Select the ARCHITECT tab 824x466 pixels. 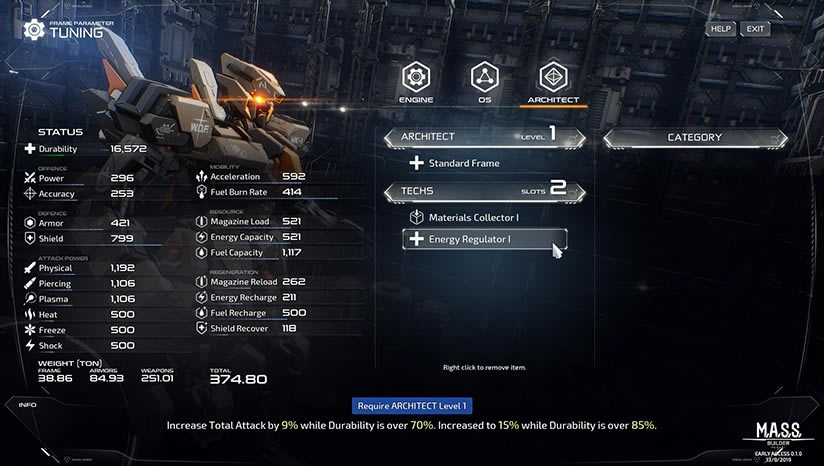[x=553, y=82]
